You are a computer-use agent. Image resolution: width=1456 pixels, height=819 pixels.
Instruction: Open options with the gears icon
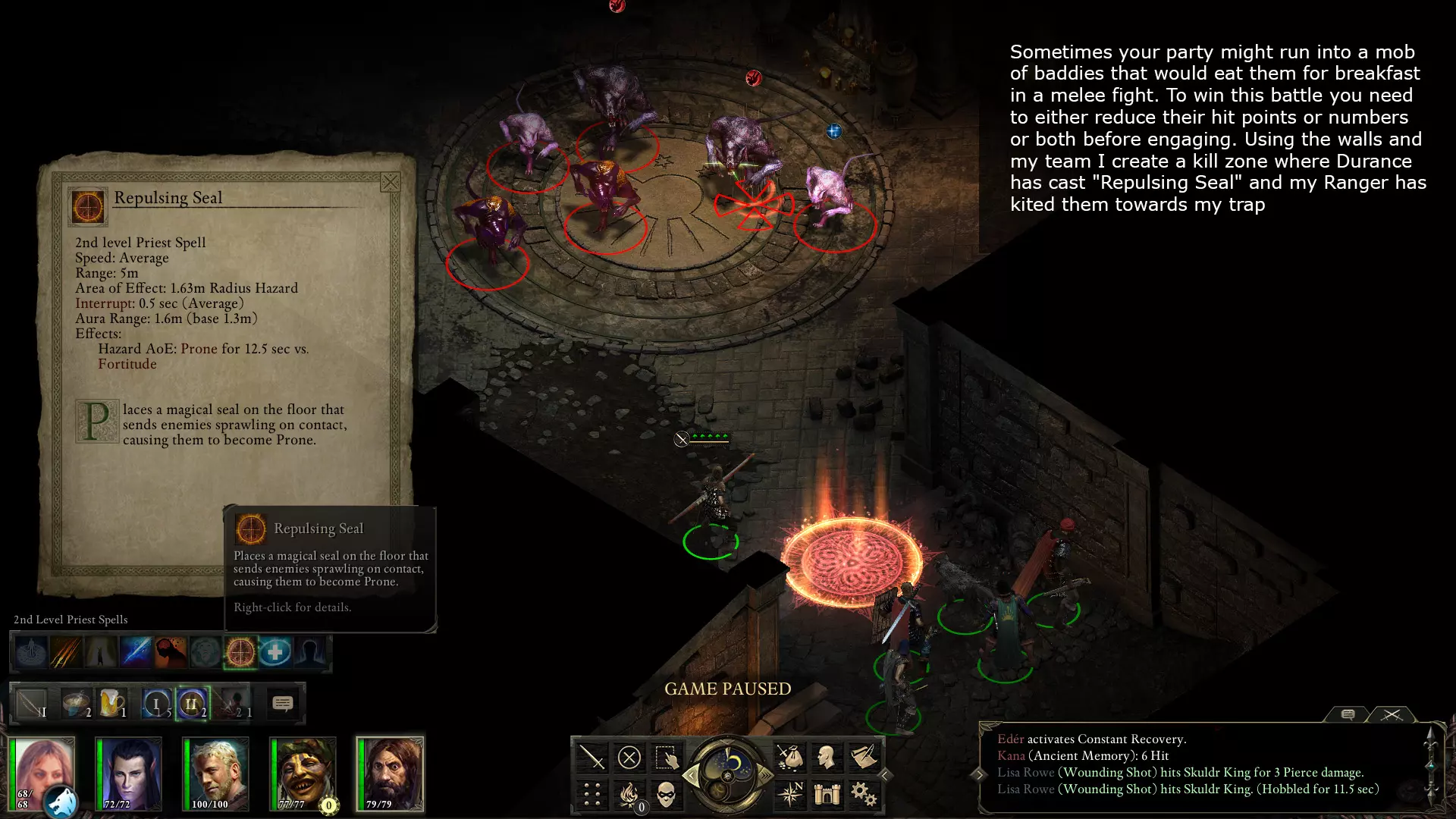pyautogui.click(x=863, y=795)
